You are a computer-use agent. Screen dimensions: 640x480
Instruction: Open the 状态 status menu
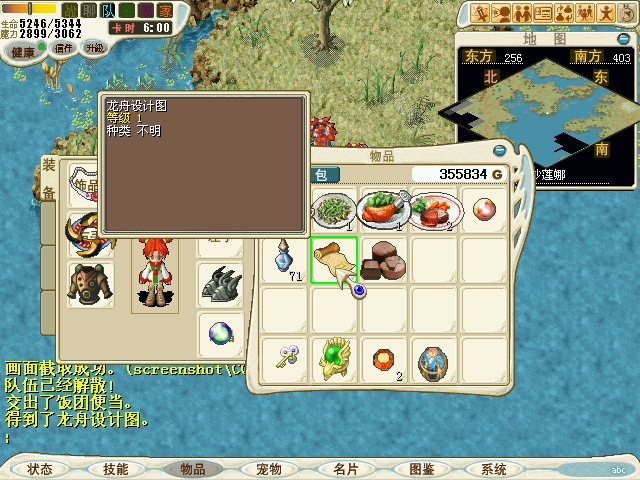click(x=40, y=468)
